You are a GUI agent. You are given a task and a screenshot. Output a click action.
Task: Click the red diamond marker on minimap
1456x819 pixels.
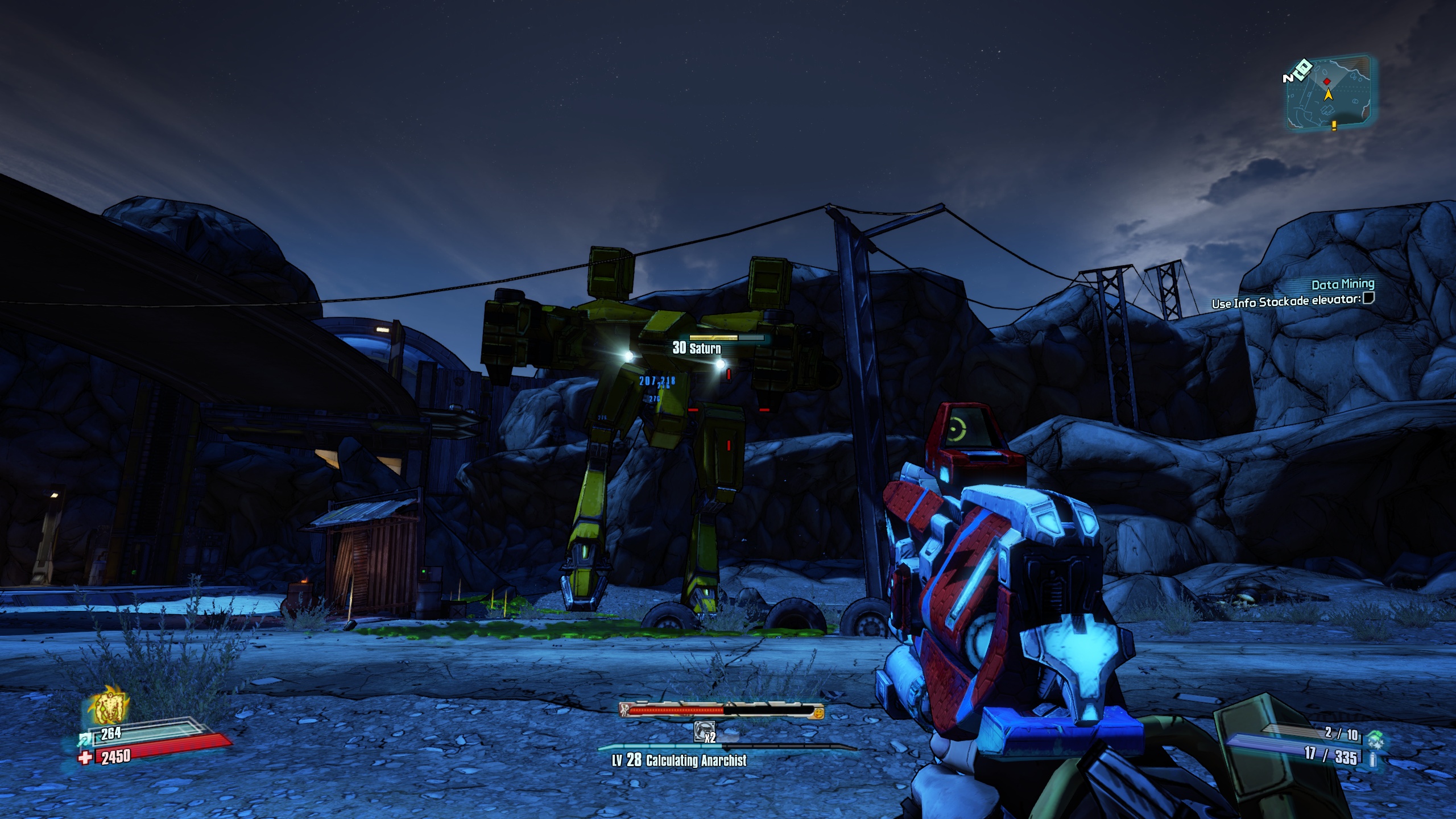coord(1327,82)
